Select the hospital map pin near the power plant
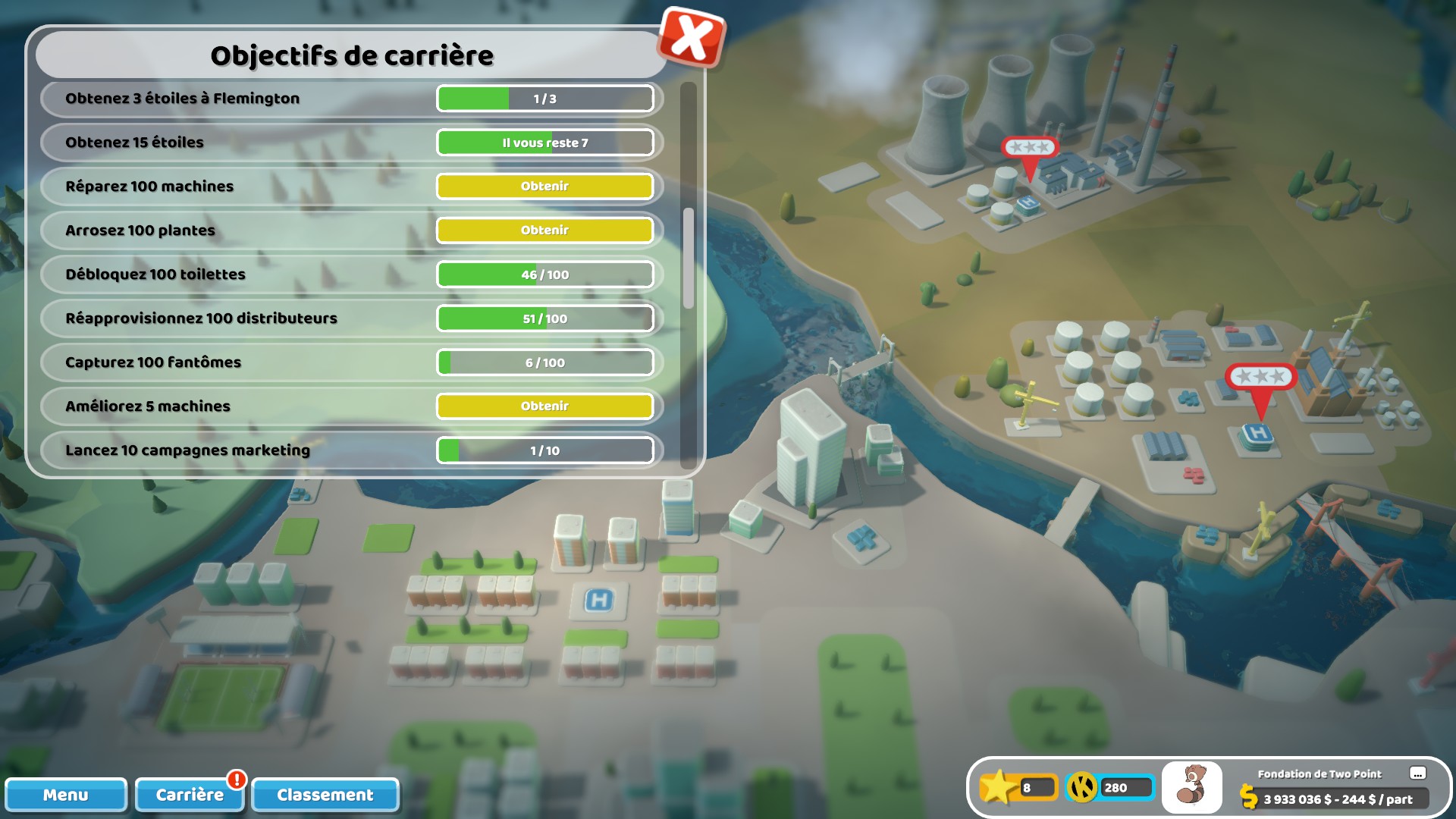 pos(1030,159)
